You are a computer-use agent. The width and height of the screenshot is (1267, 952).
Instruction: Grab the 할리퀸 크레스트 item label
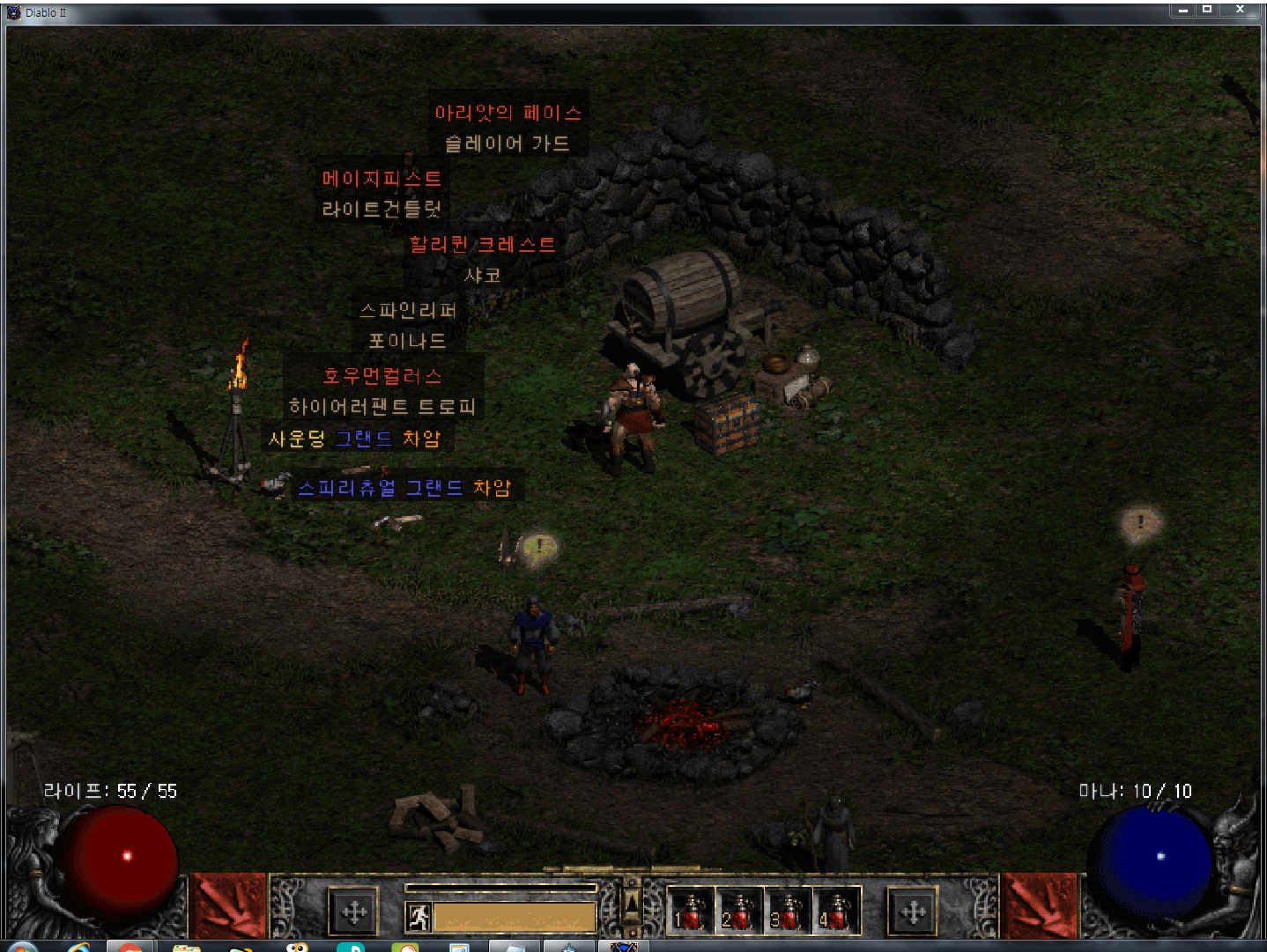click(x=482, y=245)
